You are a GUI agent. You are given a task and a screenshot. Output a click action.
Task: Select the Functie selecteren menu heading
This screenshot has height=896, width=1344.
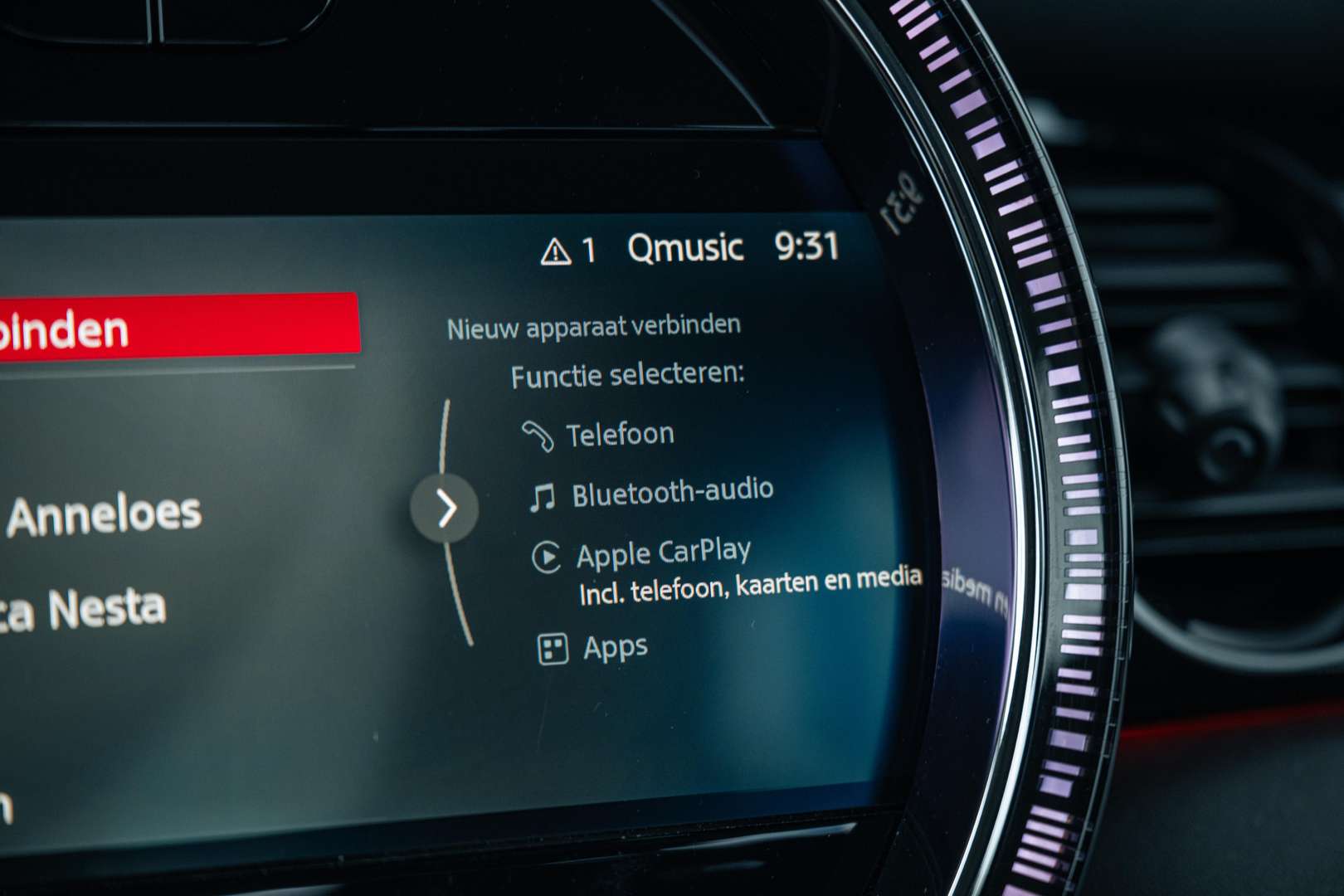tap(629, 376)
